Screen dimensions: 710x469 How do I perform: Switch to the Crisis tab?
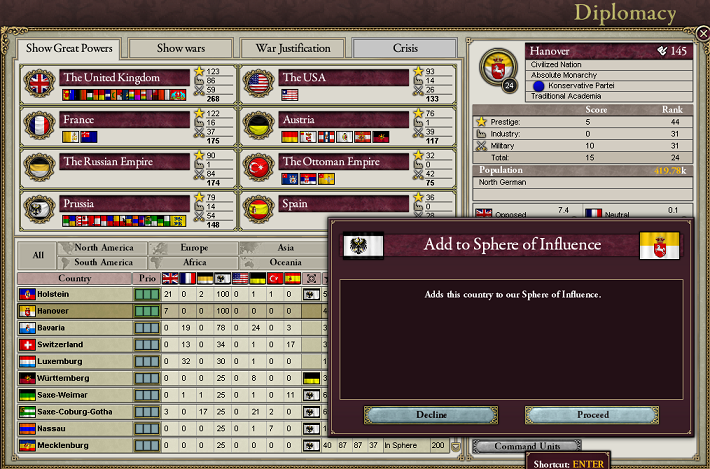tap(404, 48)
